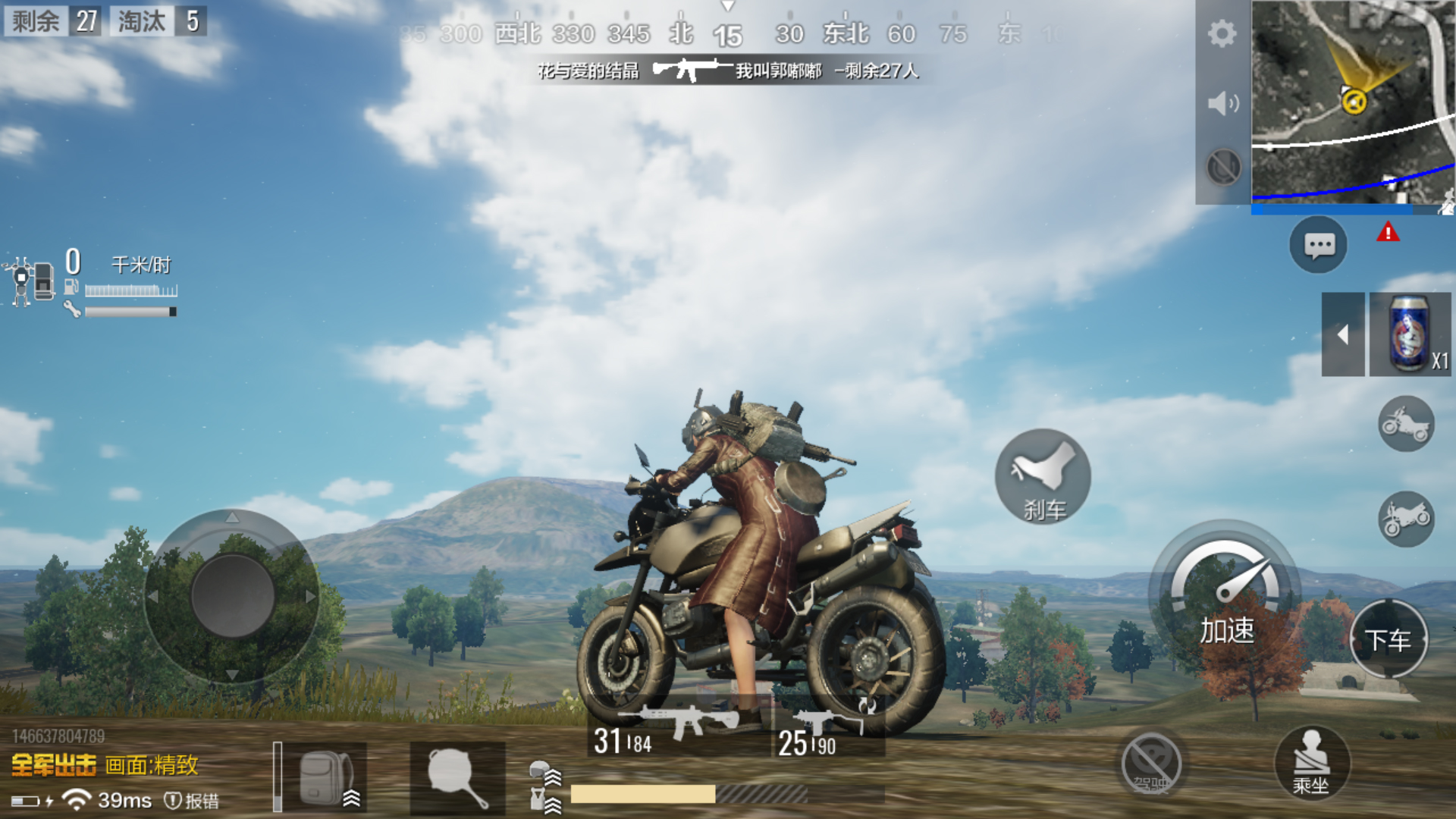Select the frying pan melee slot
This screenshot has width=1456, height=819.
point(457,777)
